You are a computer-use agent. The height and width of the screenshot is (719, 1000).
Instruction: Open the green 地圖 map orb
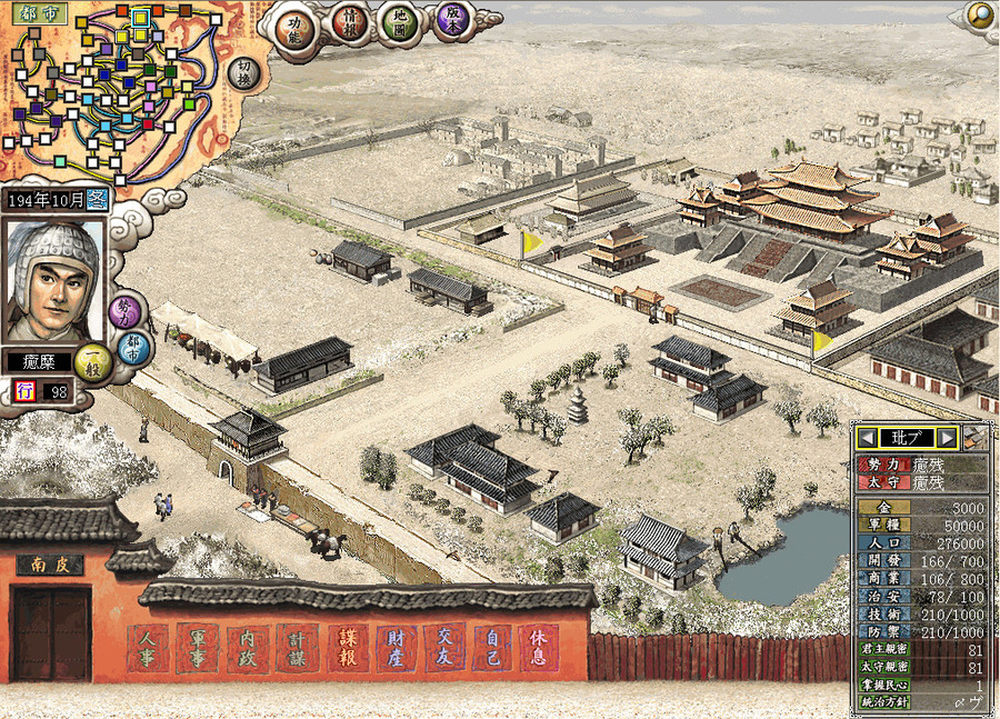point(400,23)
